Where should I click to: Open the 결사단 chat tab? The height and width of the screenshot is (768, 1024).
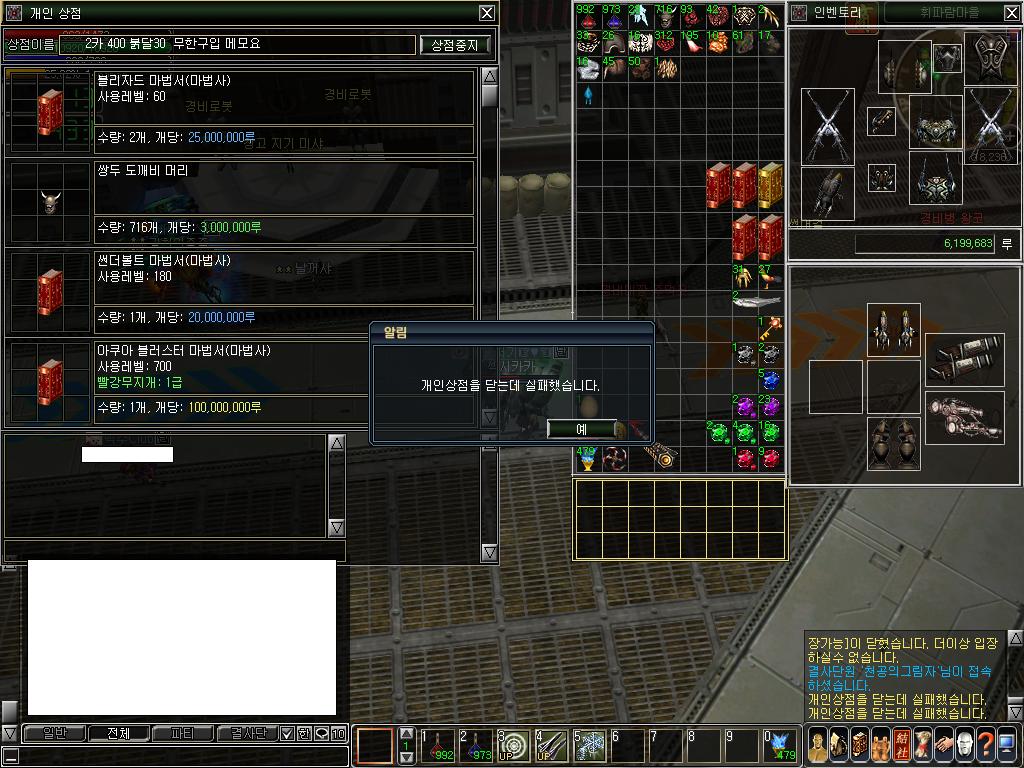click(247, 734)
